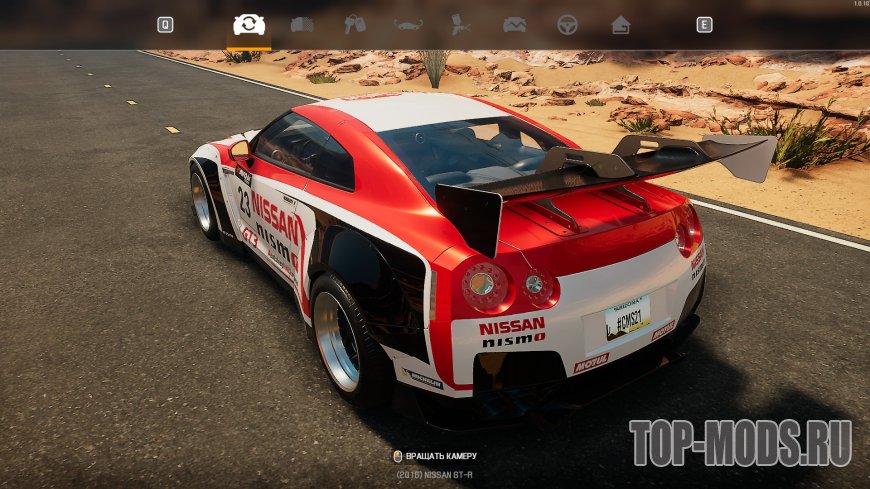The height and width of the screenshot is (489, 870).
Task: Select the car rotate view tab
Action: click(x=249, y=25)
